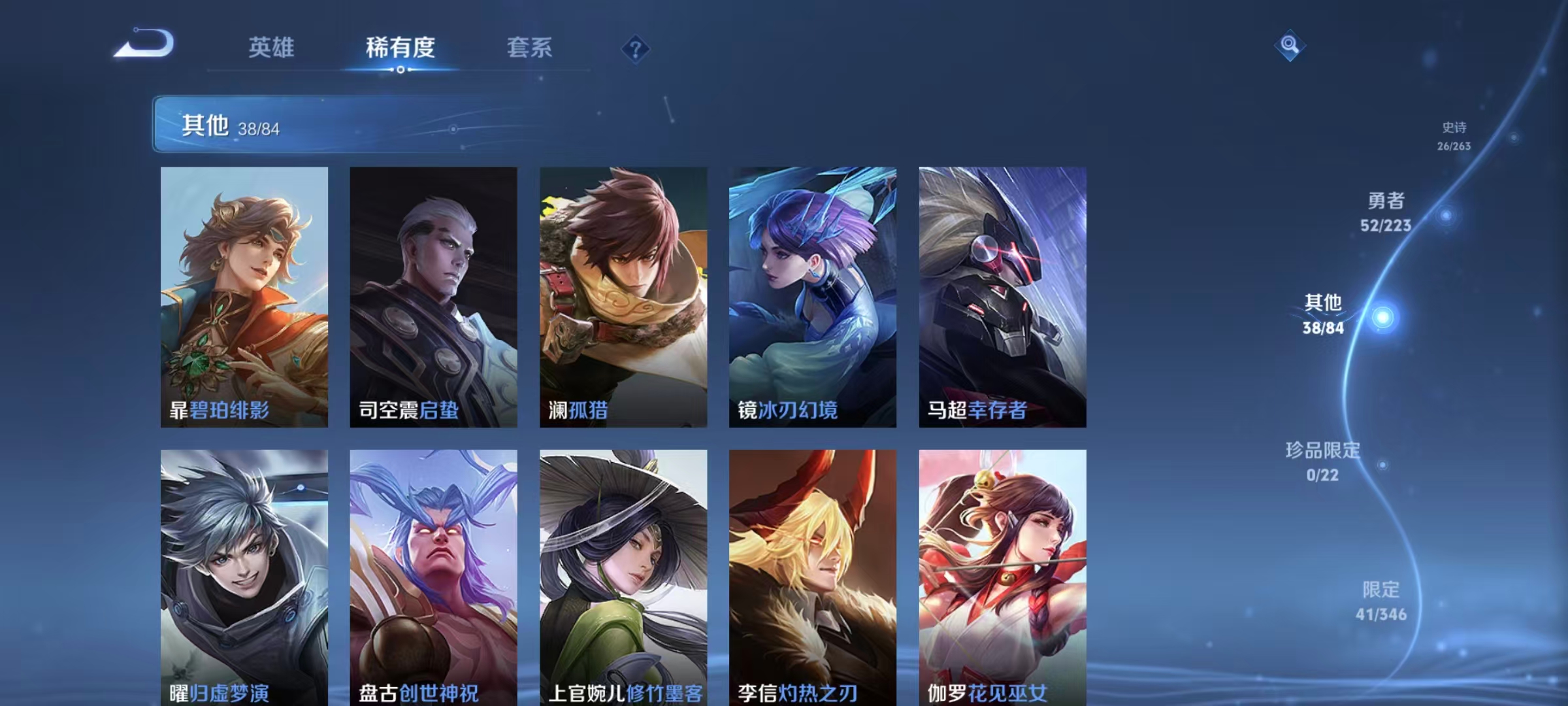Open the magnifier search icon
The height and width of the screenshot is (706, 1568).
tap(1289, 45)
